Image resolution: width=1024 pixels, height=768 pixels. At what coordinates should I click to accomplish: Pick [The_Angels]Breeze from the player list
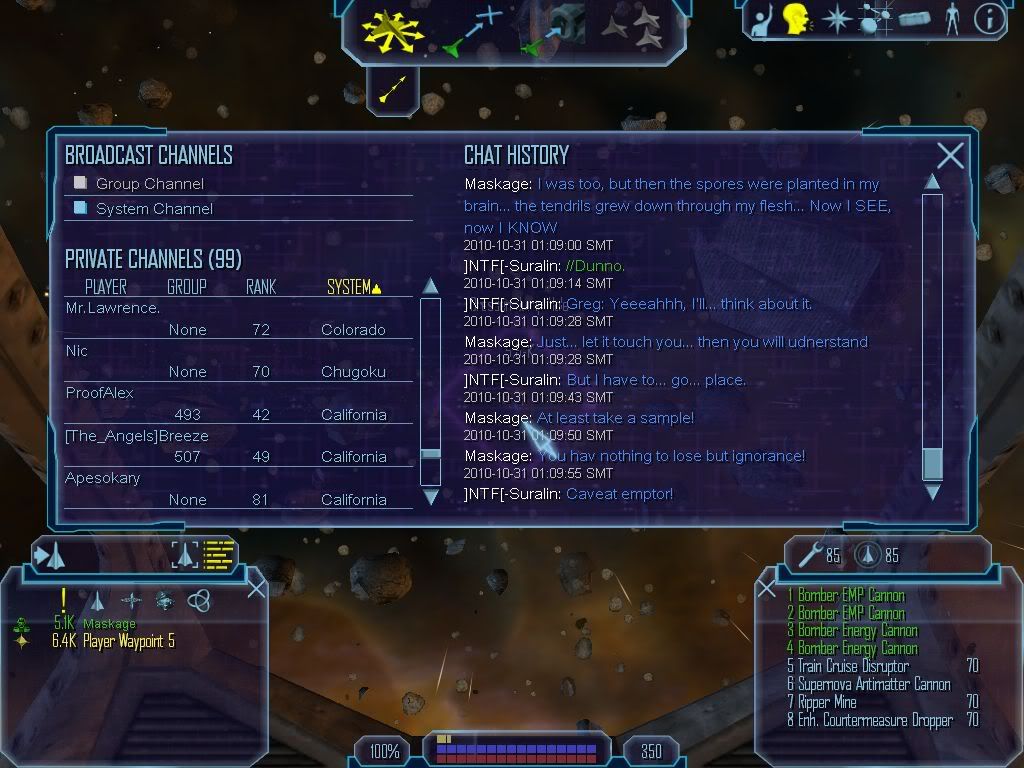[137, 436]
